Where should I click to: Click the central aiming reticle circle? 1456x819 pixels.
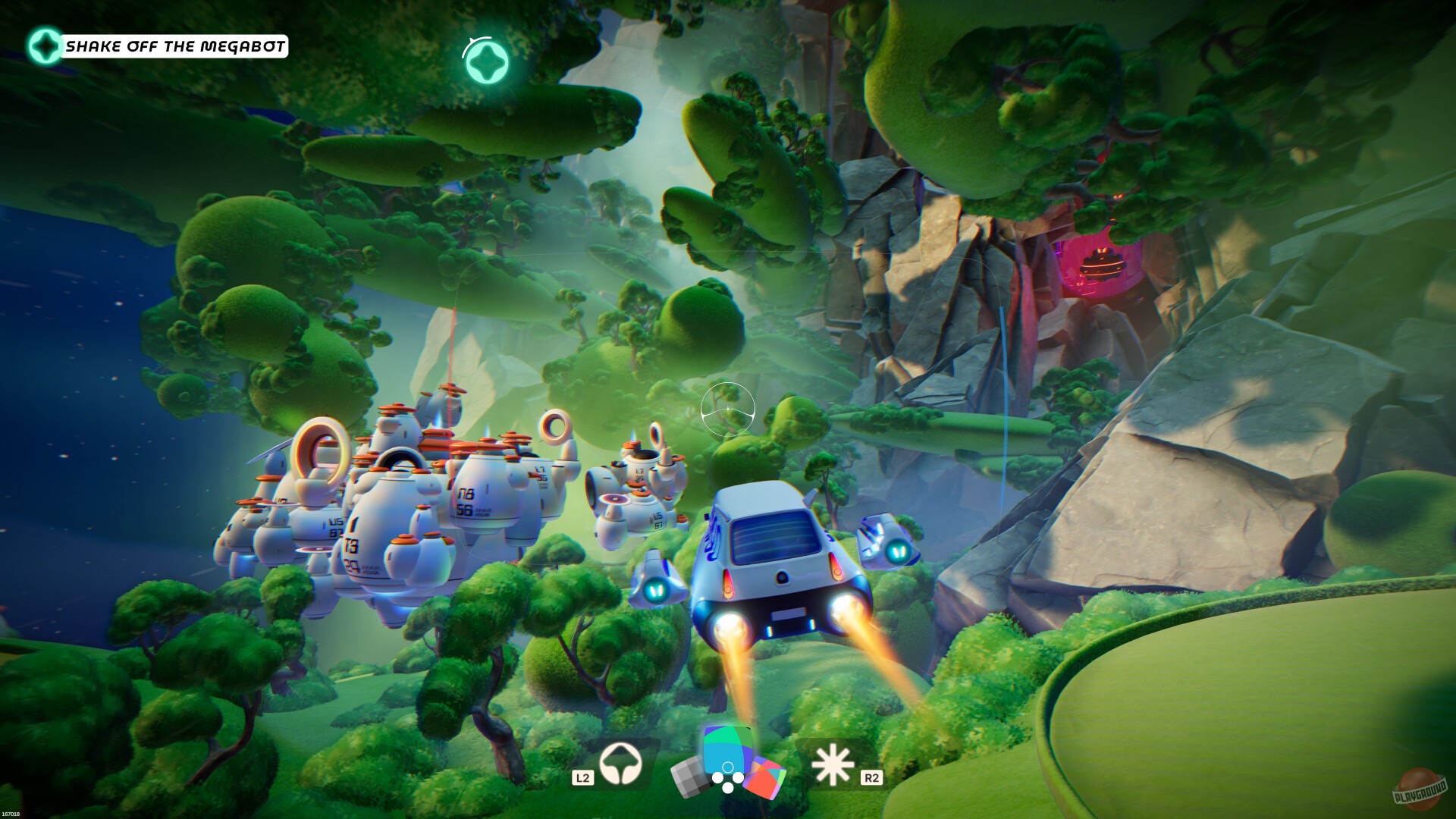(730, 409)
